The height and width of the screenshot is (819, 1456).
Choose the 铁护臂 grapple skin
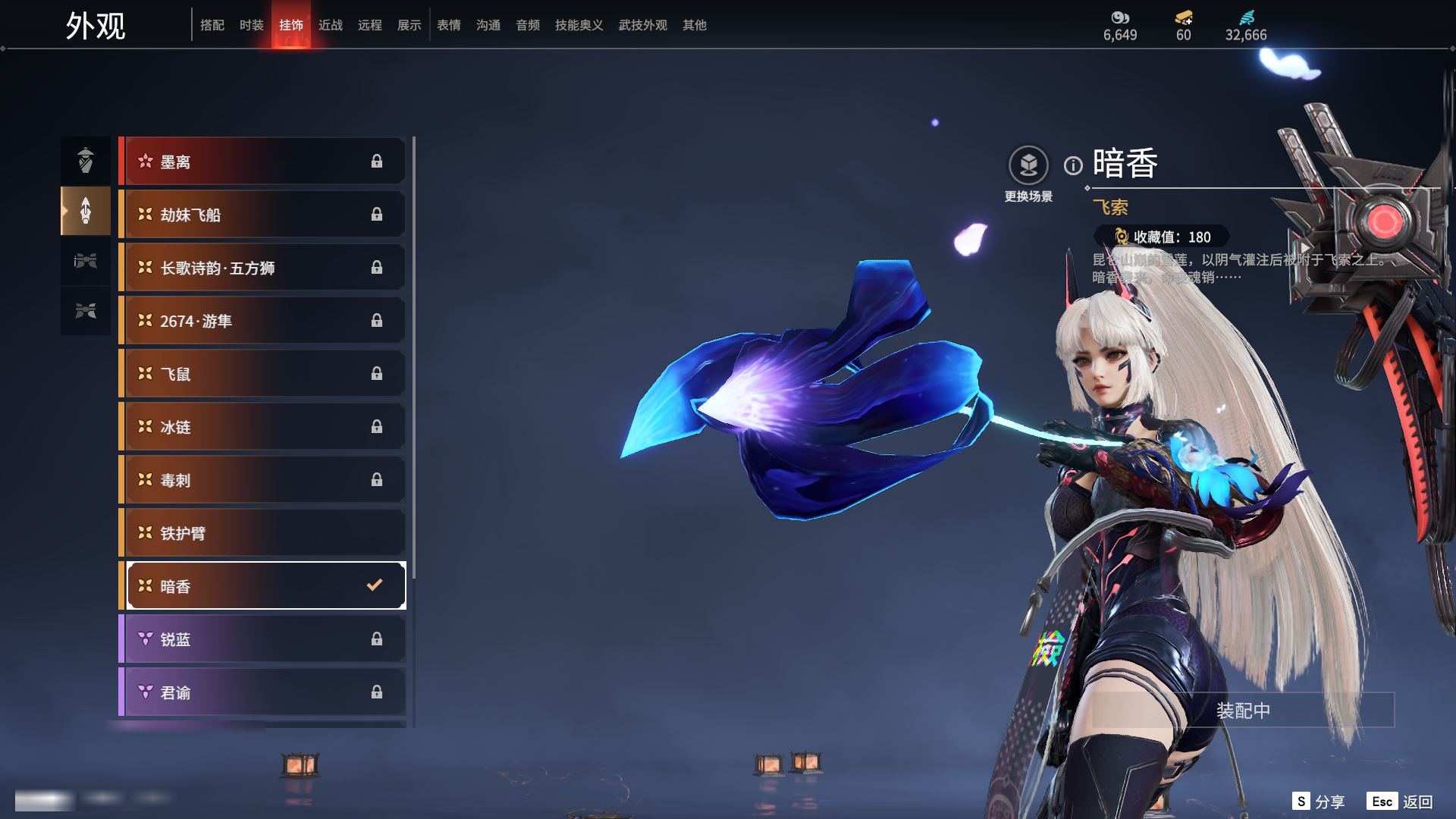(262, 533)
